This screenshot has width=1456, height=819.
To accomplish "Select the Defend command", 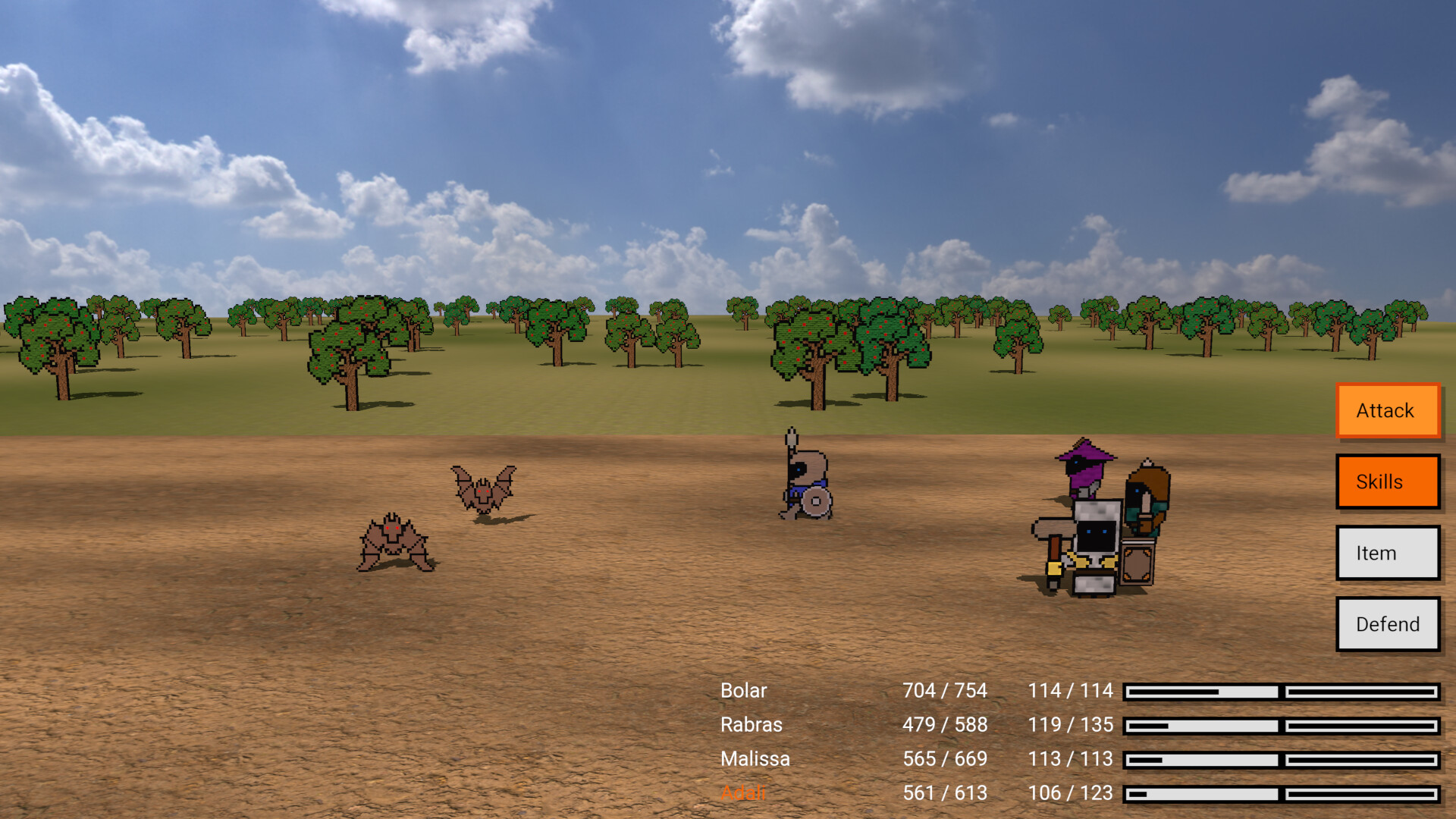I will pos(1387,624).
